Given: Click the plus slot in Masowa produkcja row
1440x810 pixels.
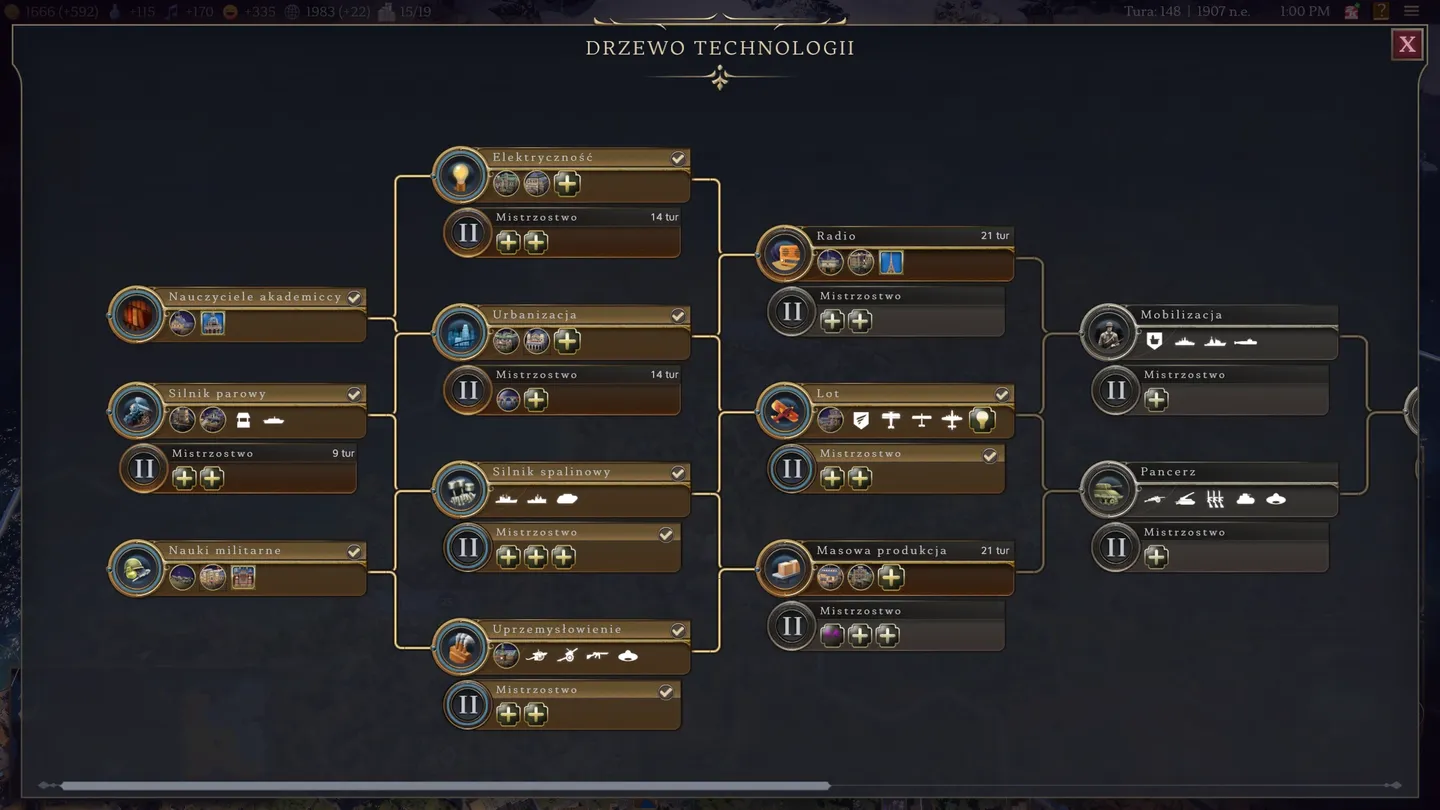Looking at the screenshot, I should [x=890, y=577].
